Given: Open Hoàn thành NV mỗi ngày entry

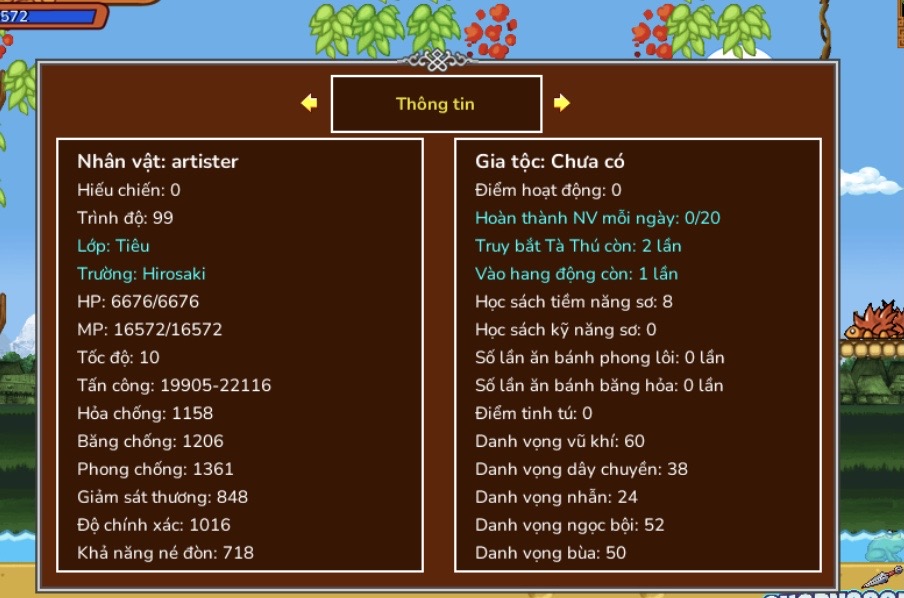Looking at the screenshot, I should coord(597,217).
